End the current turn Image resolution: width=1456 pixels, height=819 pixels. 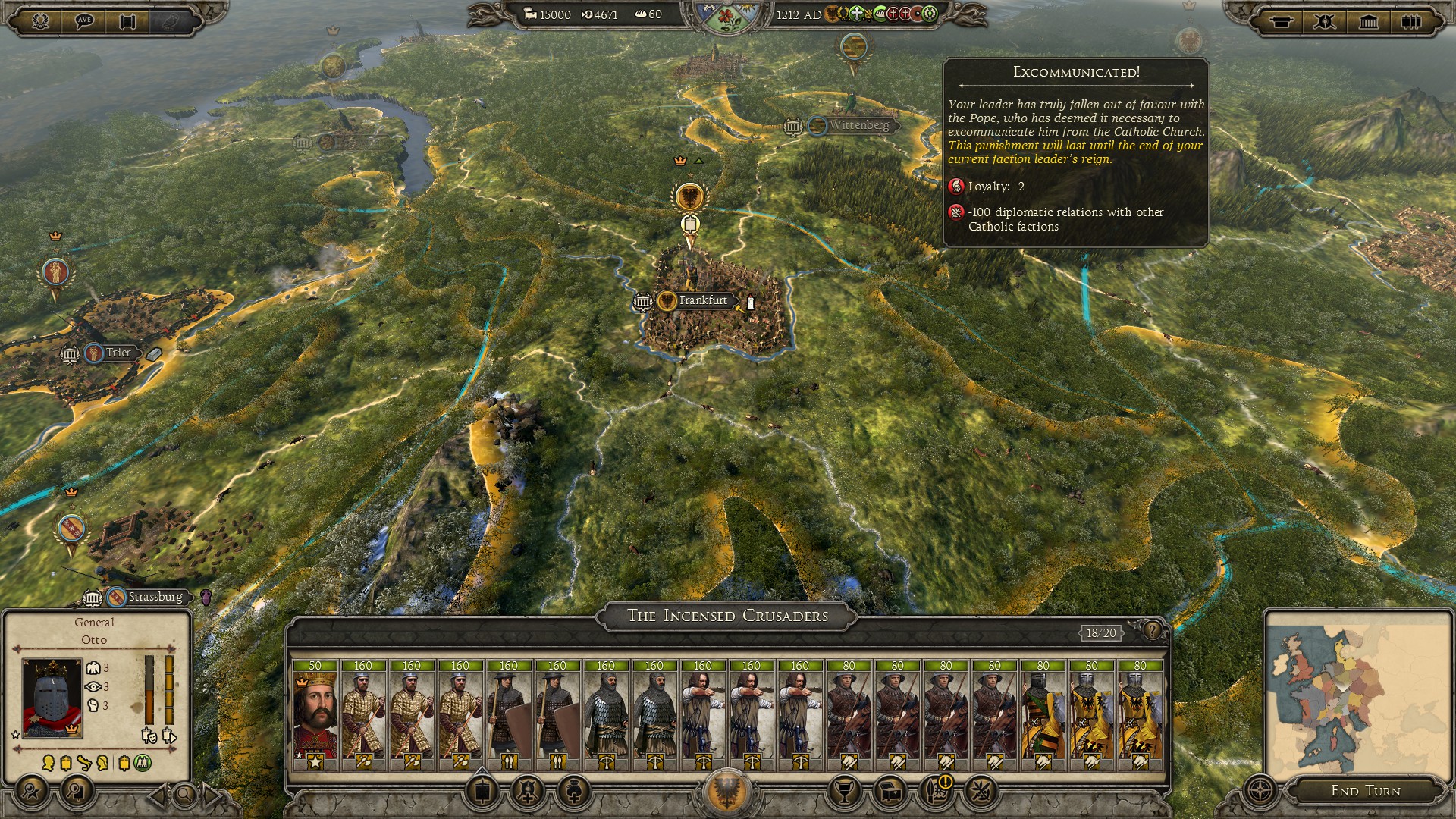coord(1365,791)
